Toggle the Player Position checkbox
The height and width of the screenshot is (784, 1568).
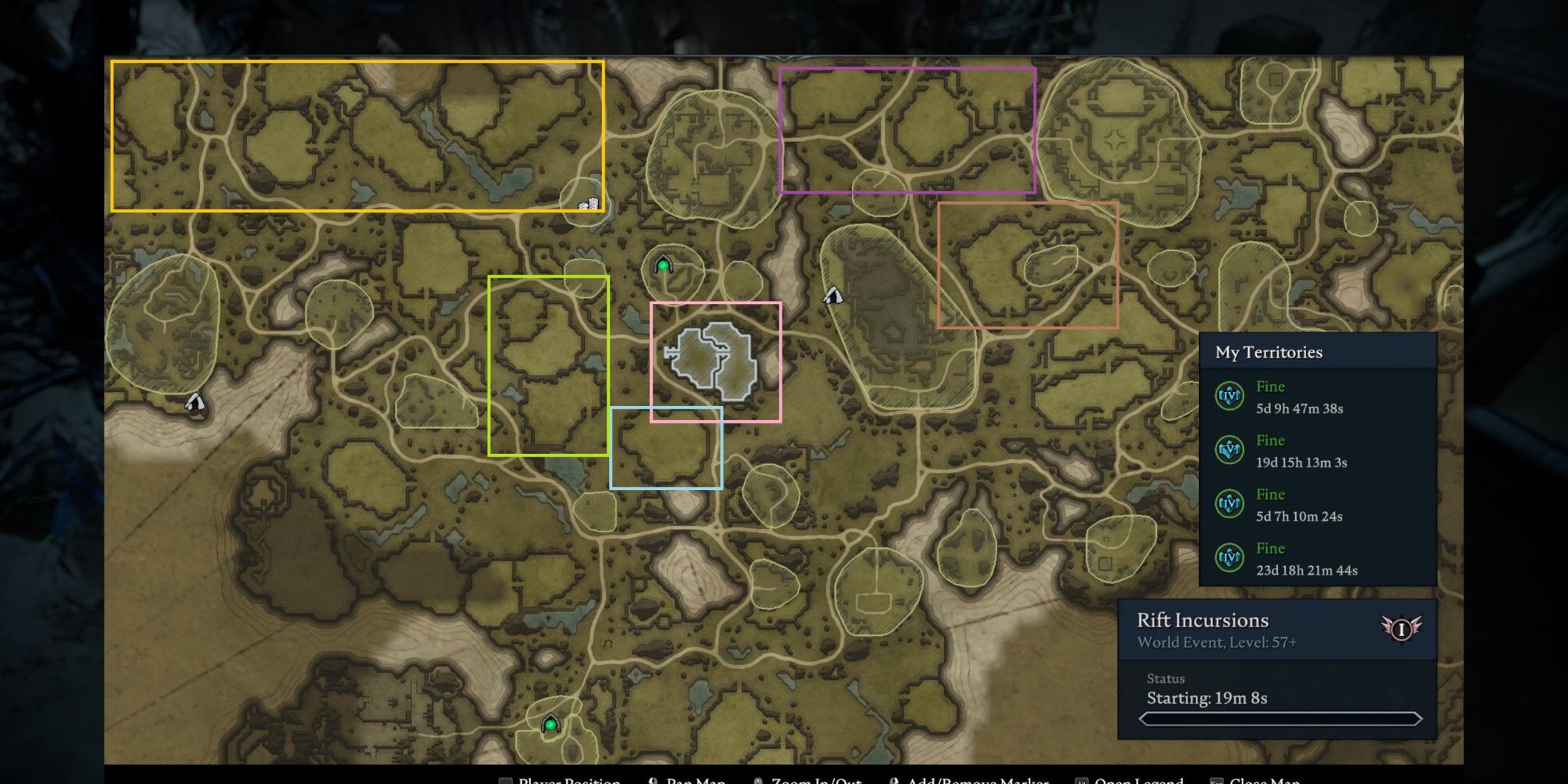[x=506, y=781]
